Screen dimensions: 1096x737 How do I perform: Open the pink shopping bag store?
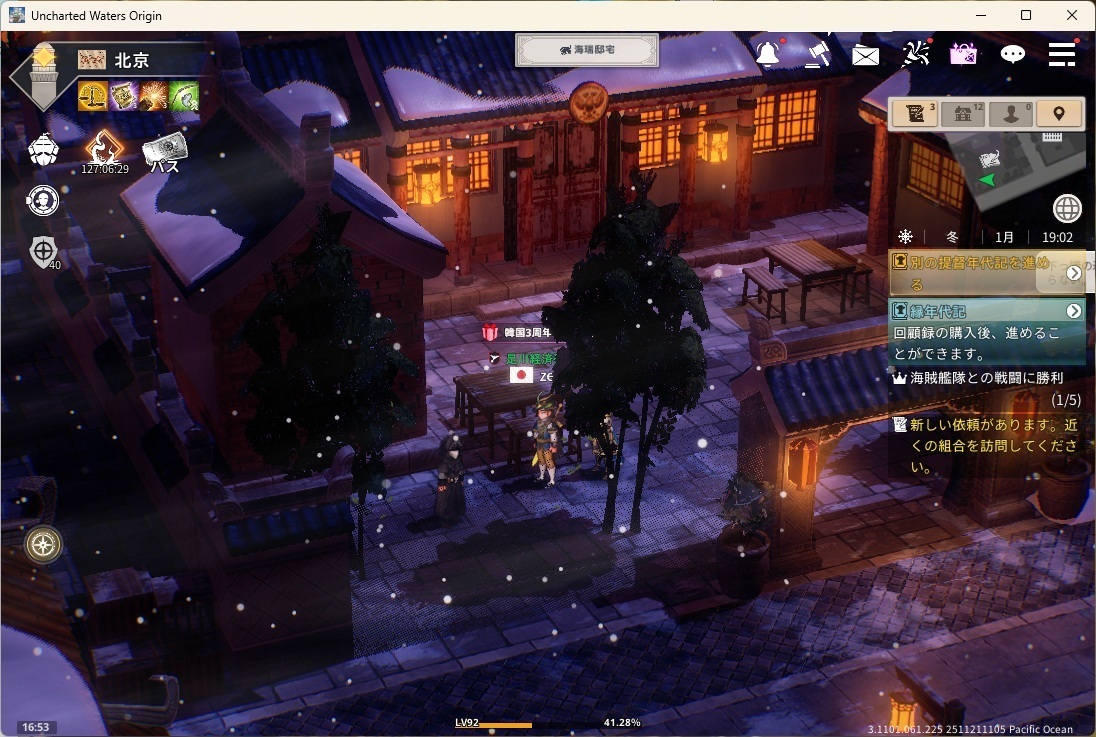964,54
